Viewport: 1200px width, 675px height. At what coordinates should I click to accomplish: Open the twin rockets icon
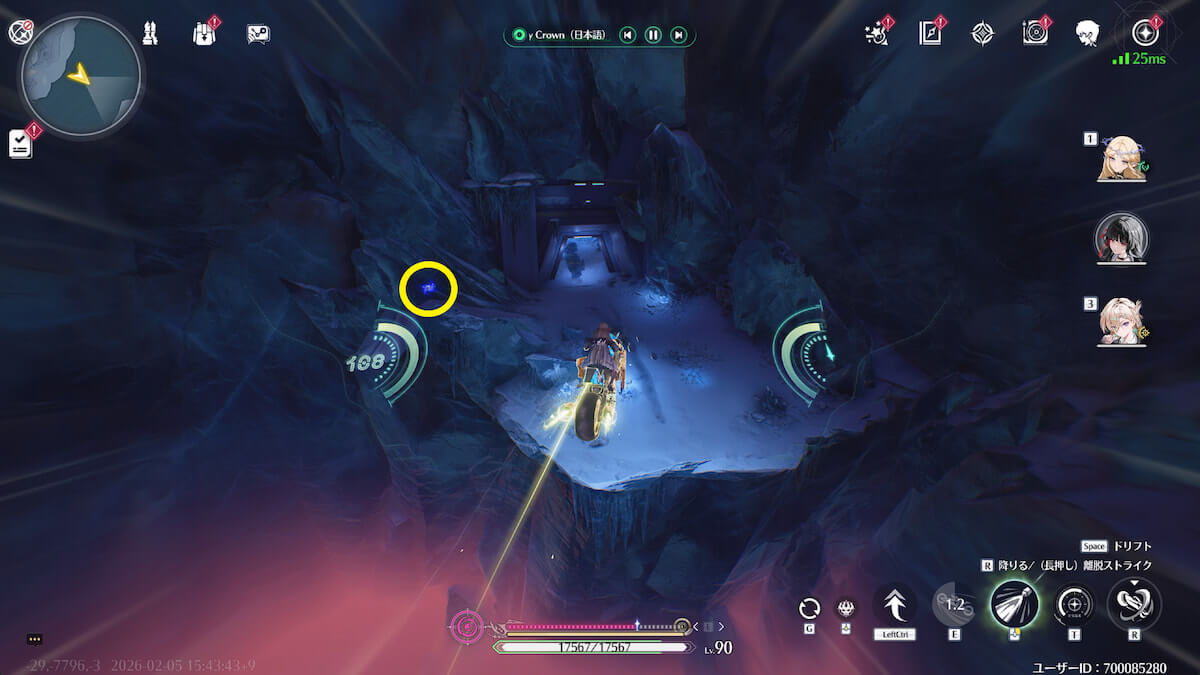(150, 34)
